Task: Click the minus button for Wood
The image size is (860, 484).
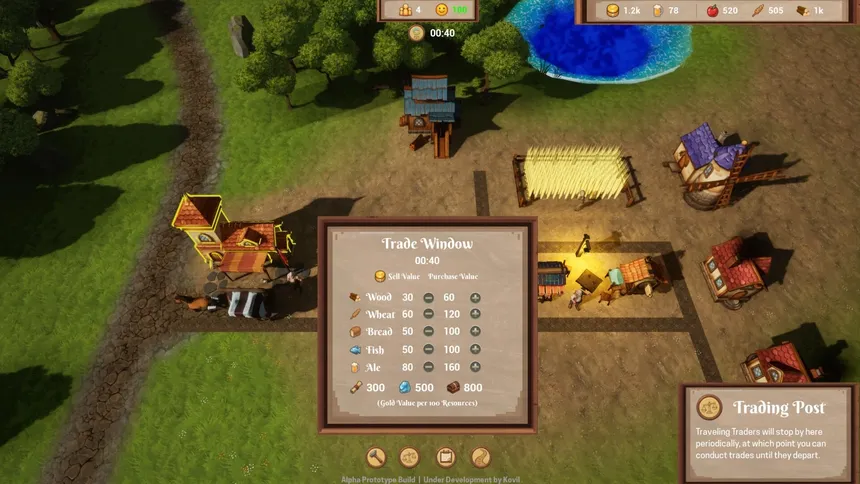Action: 428,297
